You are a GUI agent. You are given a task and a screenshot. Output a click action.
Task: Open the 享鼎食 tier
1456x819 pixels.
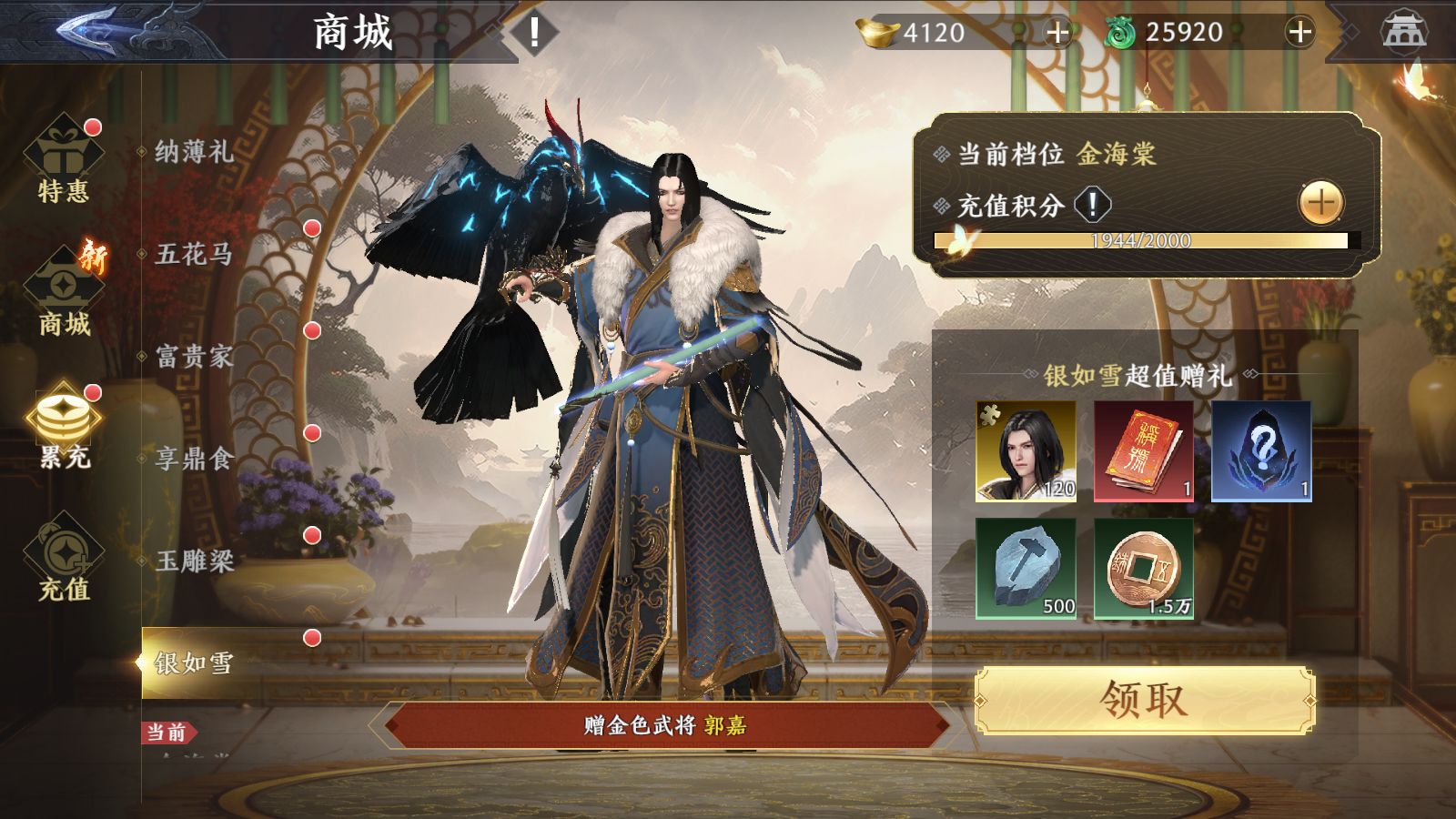[x=194, y=458]
